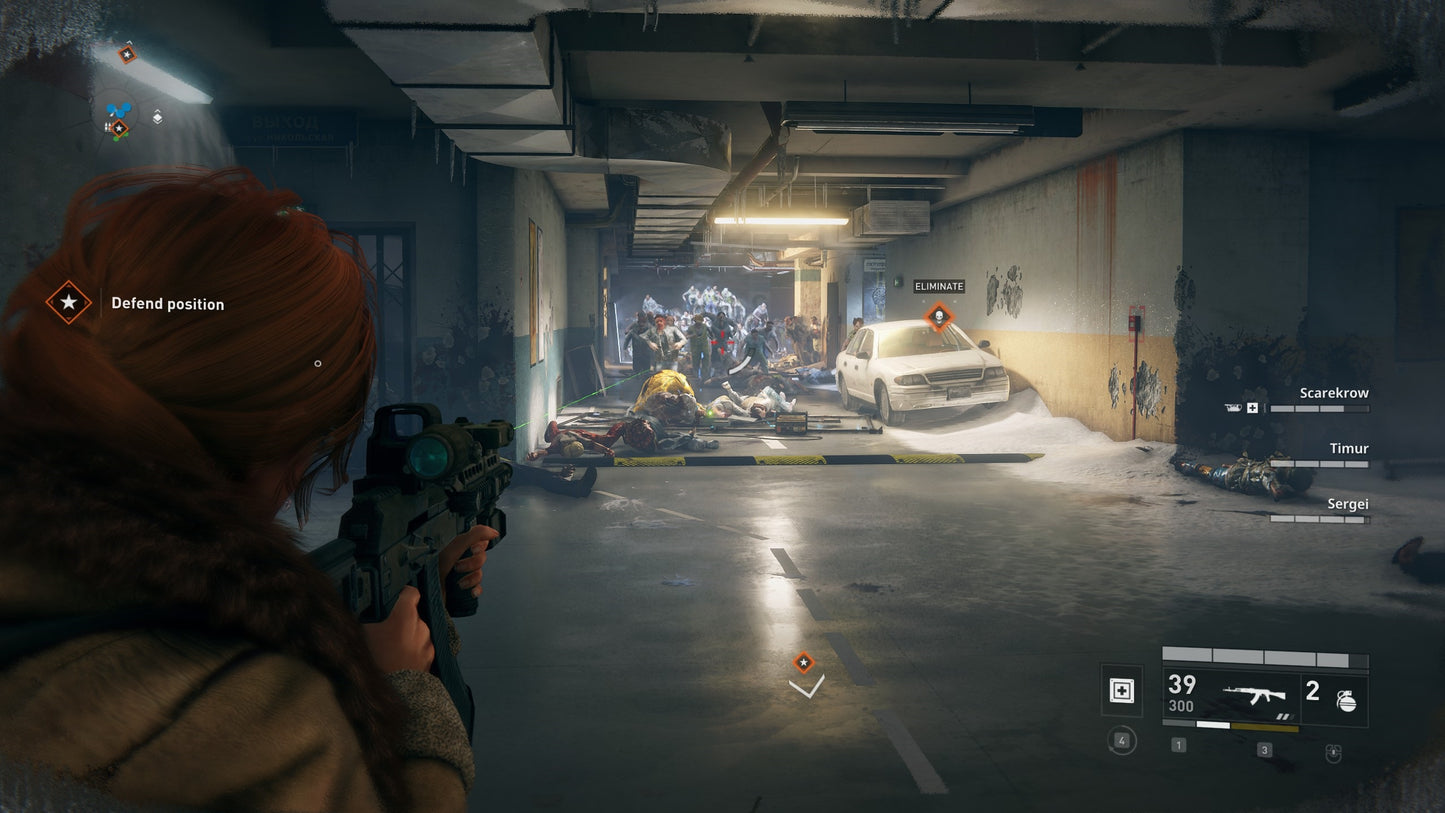Click the ELIMINATE label above the white car
This screenshot has height=813, width=1445.
click(938, 286)
